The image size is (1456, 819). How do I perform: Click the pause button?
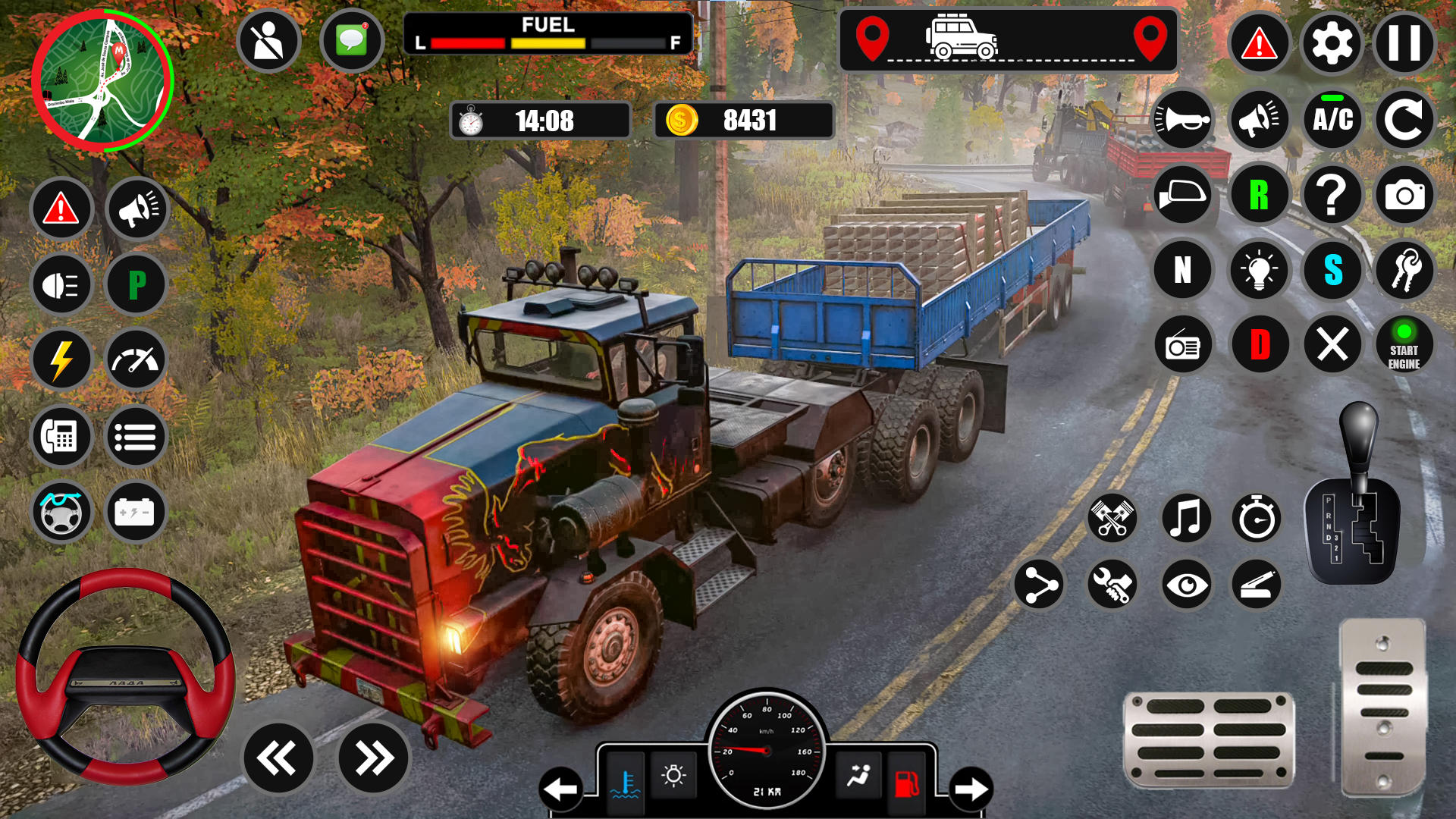coord(1404,42)
